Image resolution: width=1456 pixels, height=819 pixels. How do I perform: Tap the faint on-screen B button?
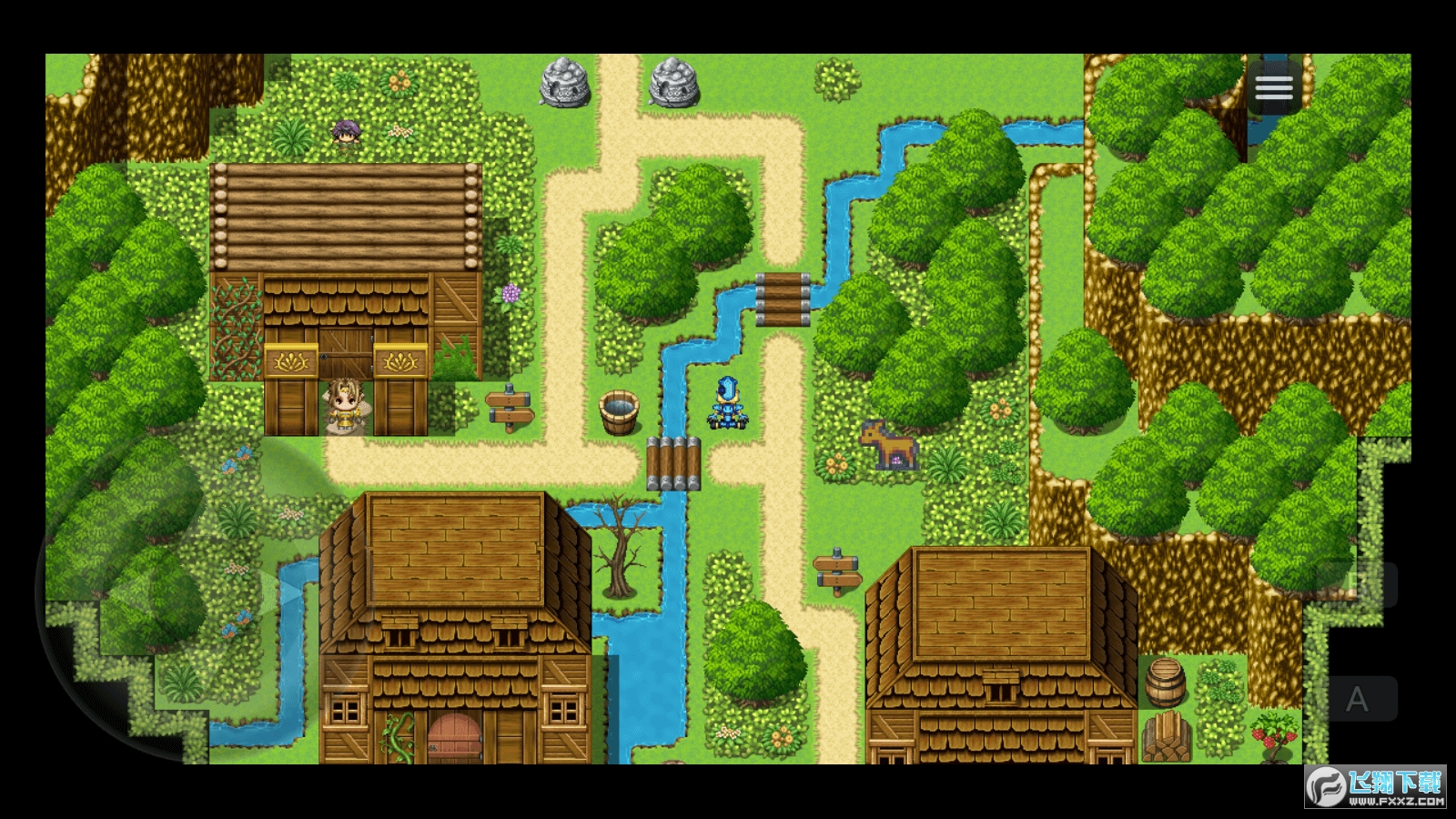click(1357, 584)
